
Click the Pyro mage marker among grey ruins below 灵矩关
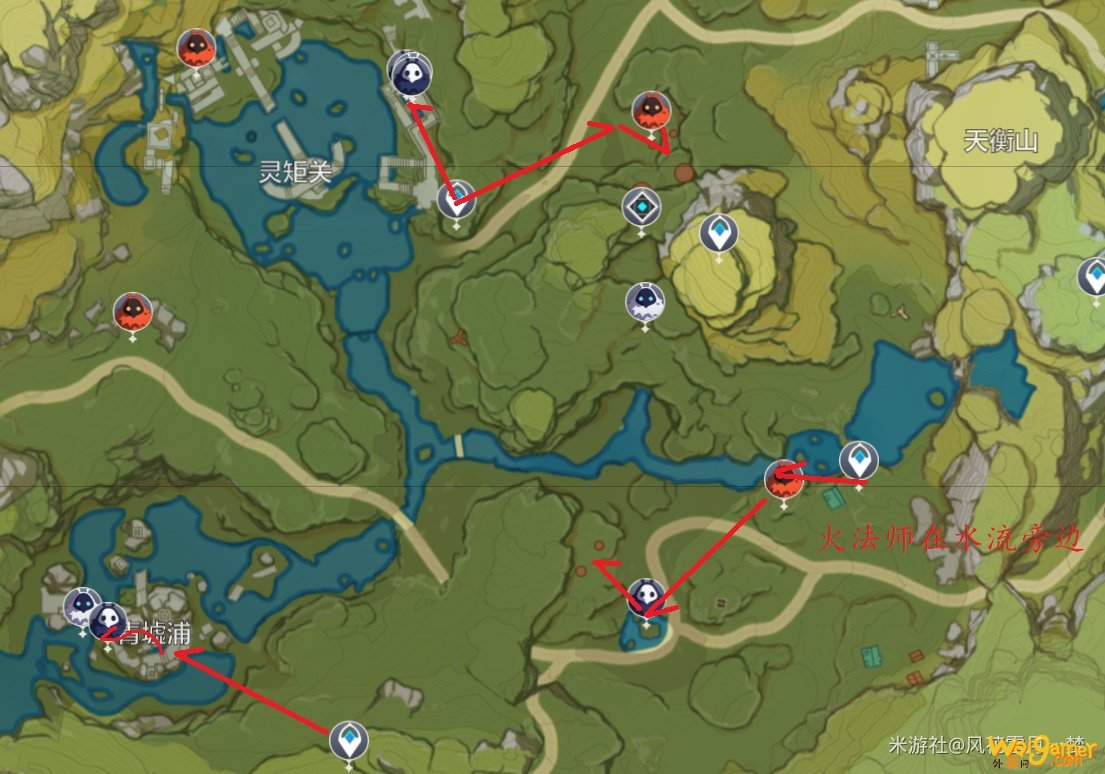coord(132,312)
